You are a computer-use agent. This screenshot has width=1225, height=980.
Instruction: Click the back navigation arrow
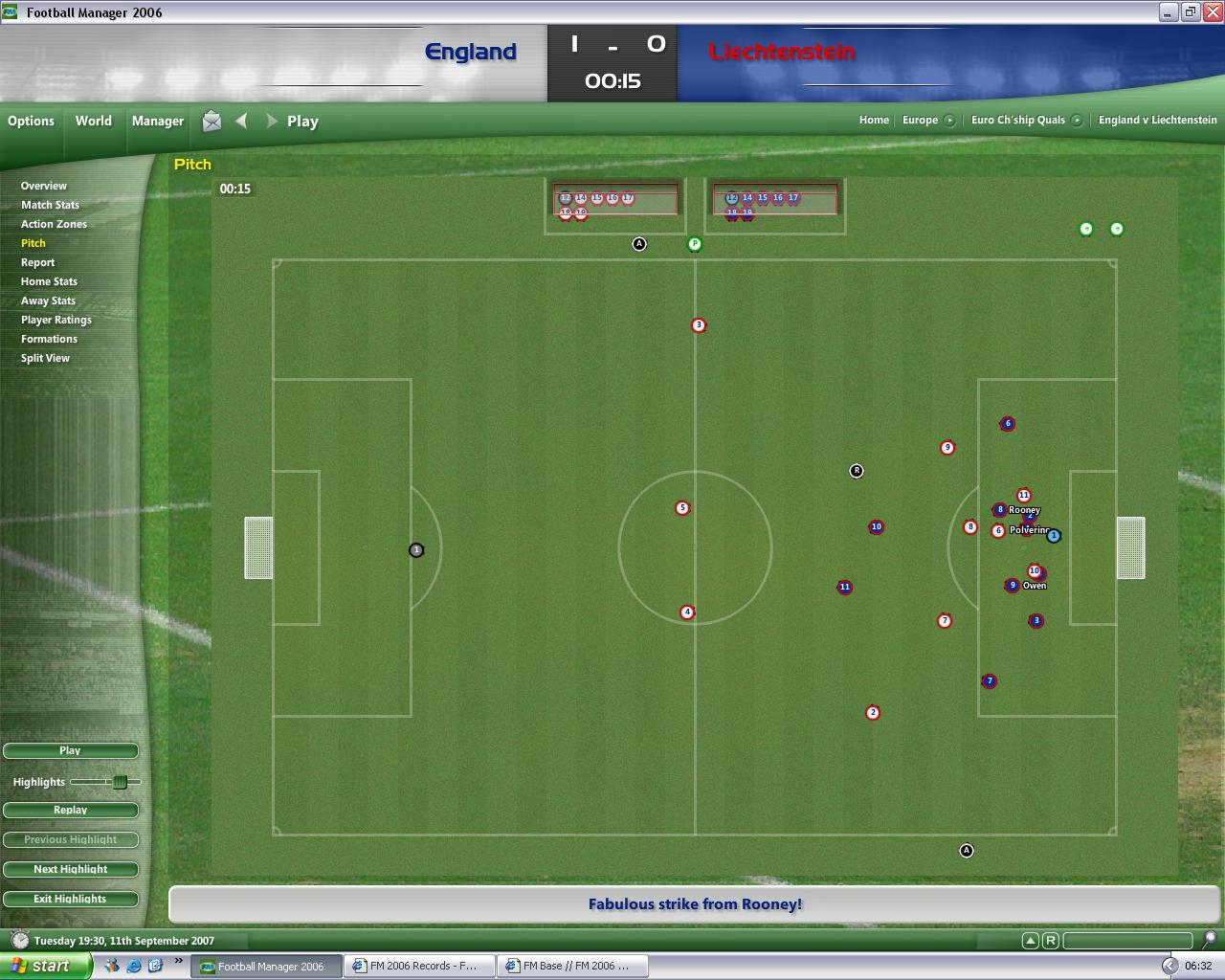pyautogui.click(x=241, y=122)
